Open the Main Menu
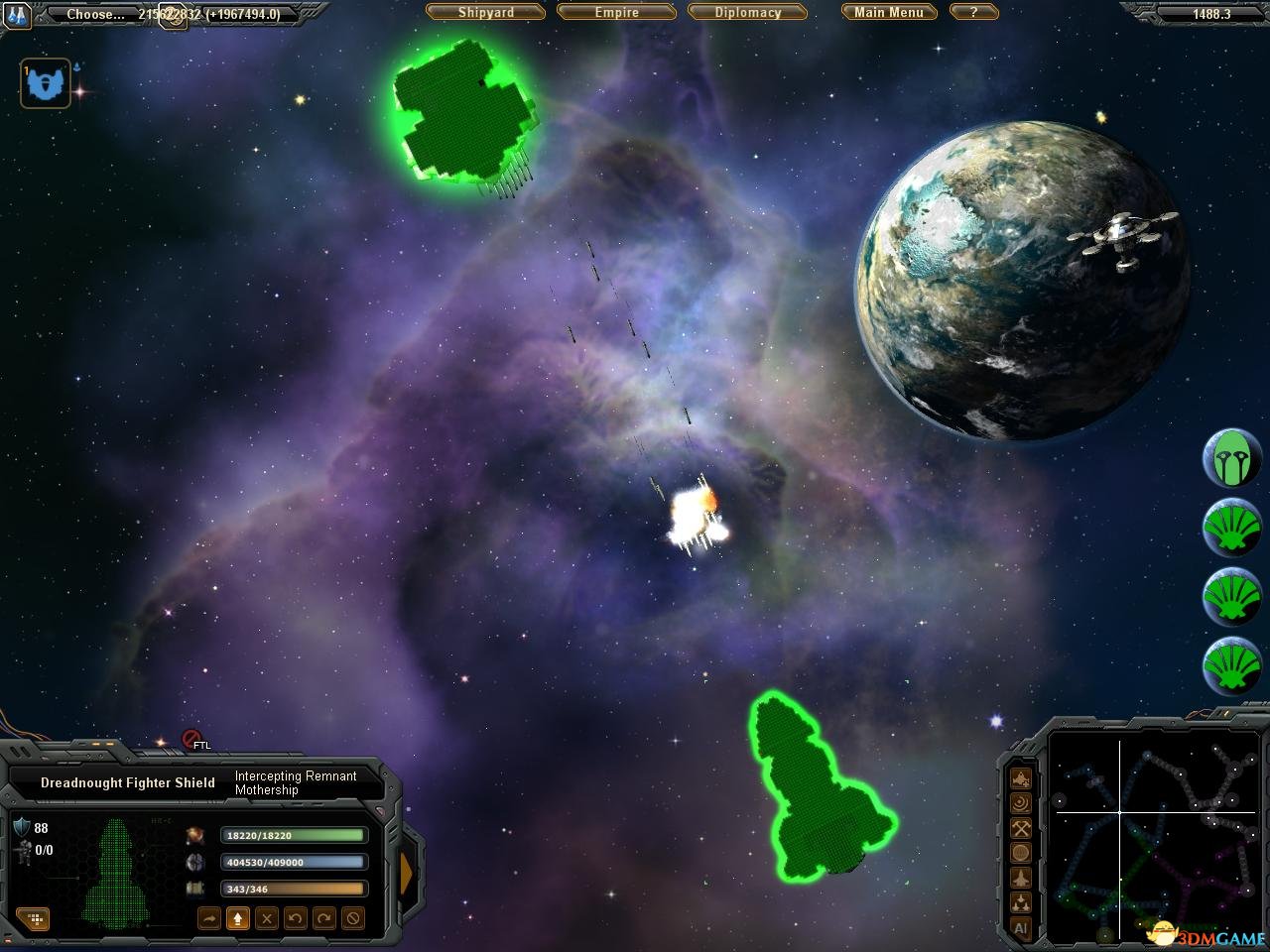The image size is (1270, 952). [889, 13]
